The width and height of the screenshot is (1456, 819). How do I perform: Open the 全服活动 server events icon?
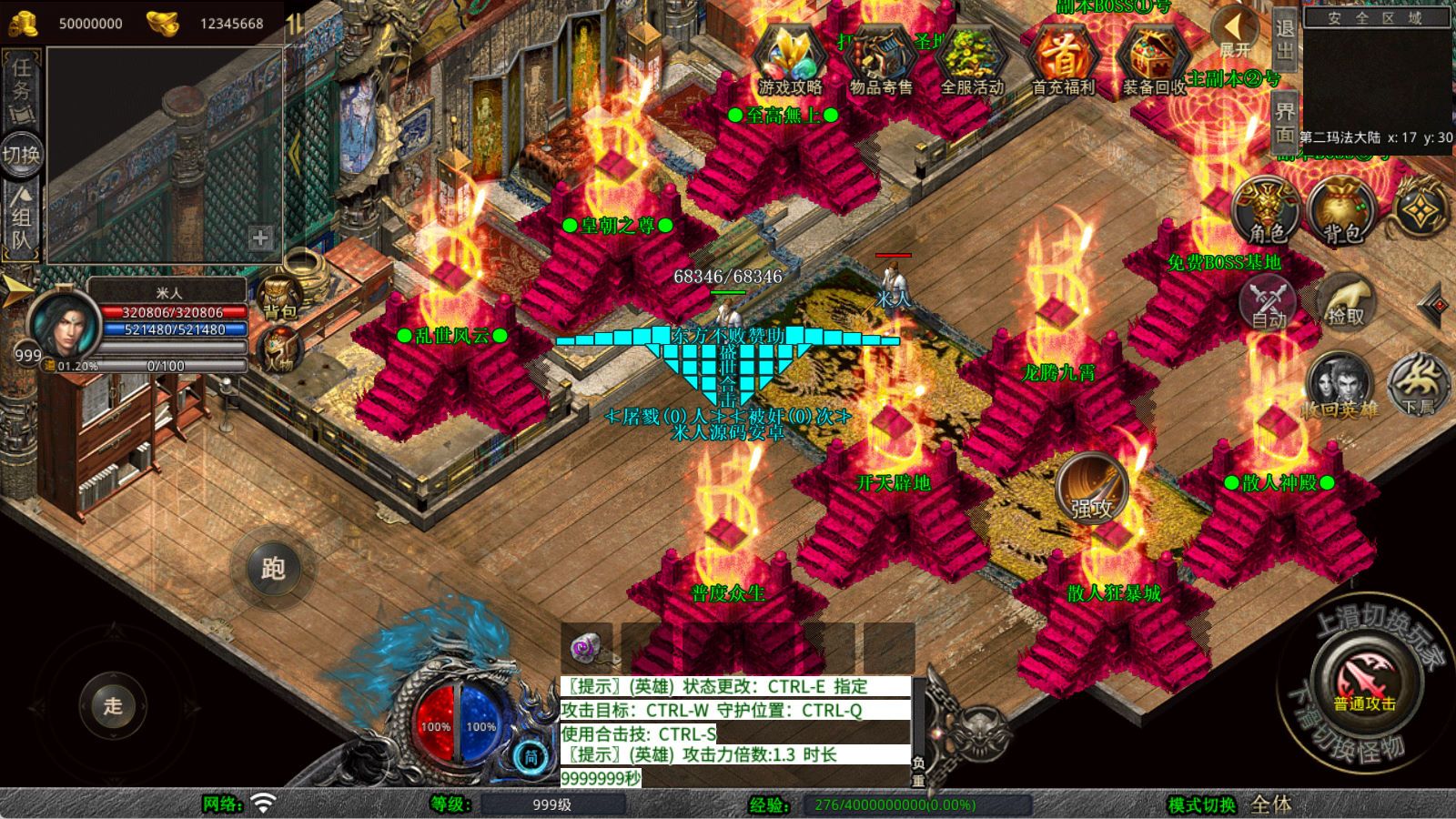pos(972,60)
